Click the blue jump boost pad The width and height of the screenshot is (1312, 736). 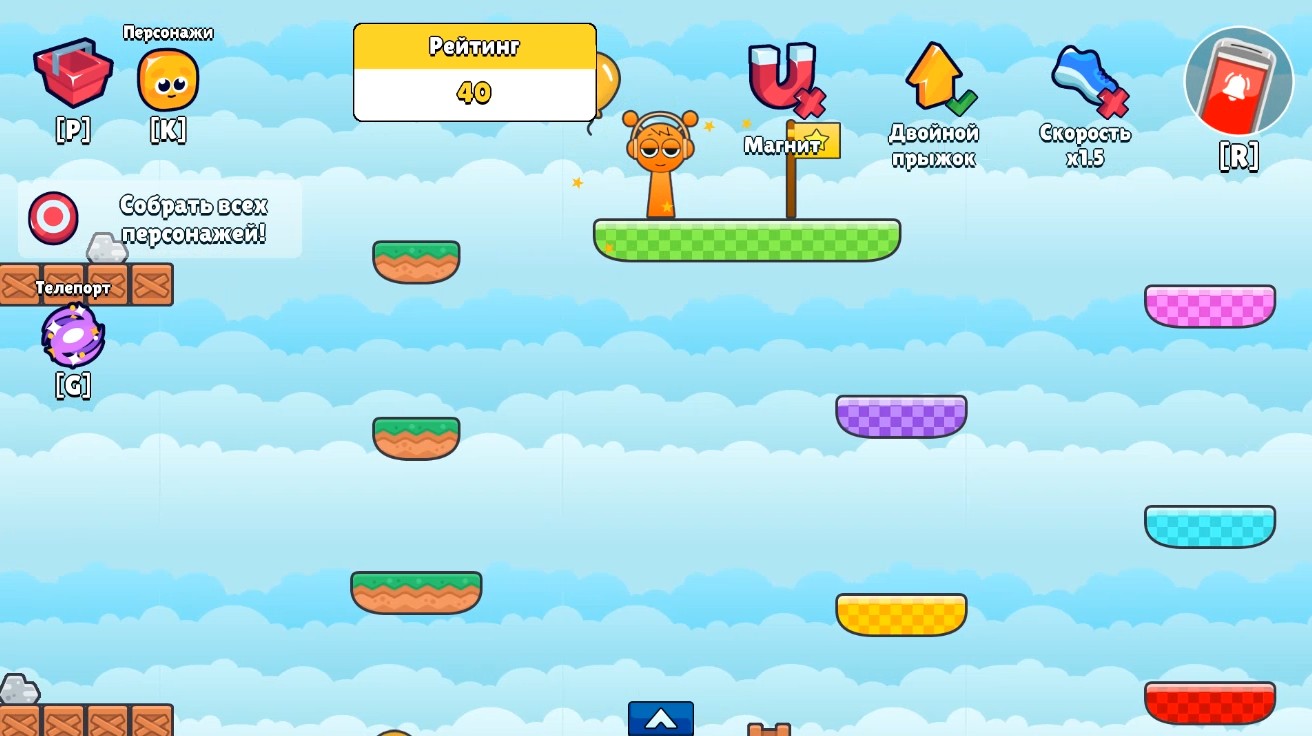(660, 719)
